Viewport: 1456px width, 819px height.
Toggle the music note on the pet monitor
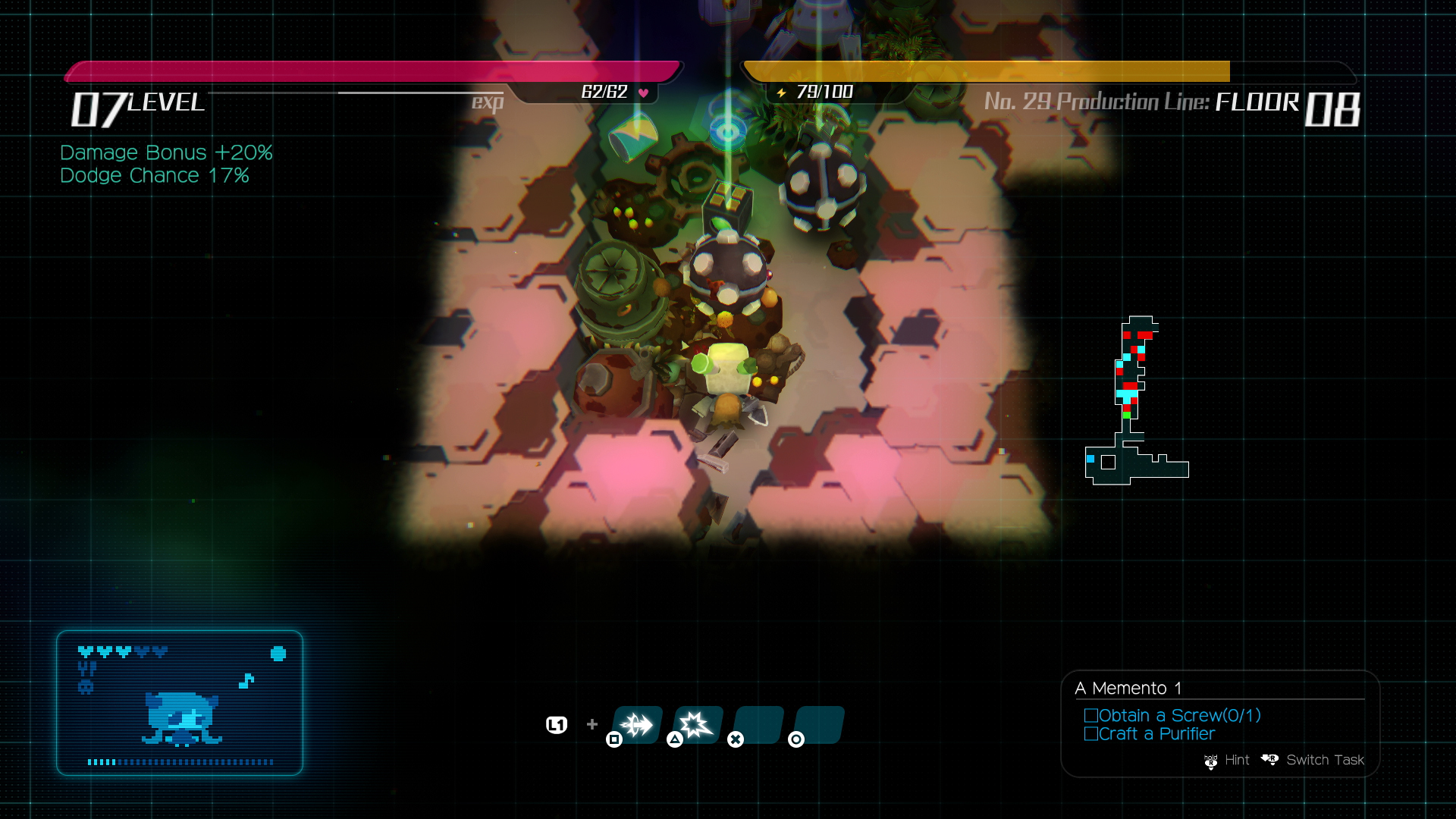point(246,681)
